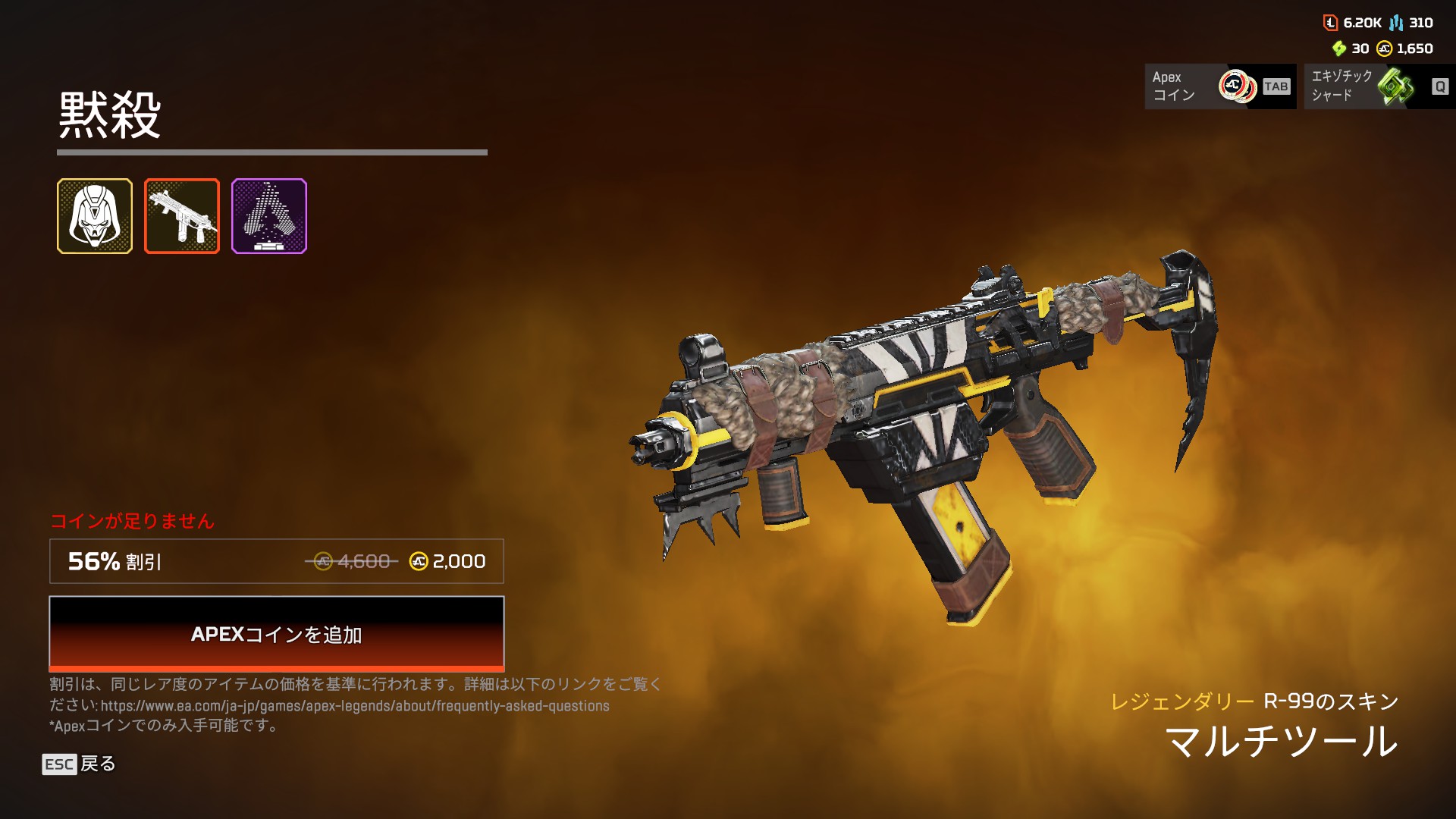Click the APEXコインを追加 button
Viewport: 1456px width, 819px height.
[x=277, y=634]
